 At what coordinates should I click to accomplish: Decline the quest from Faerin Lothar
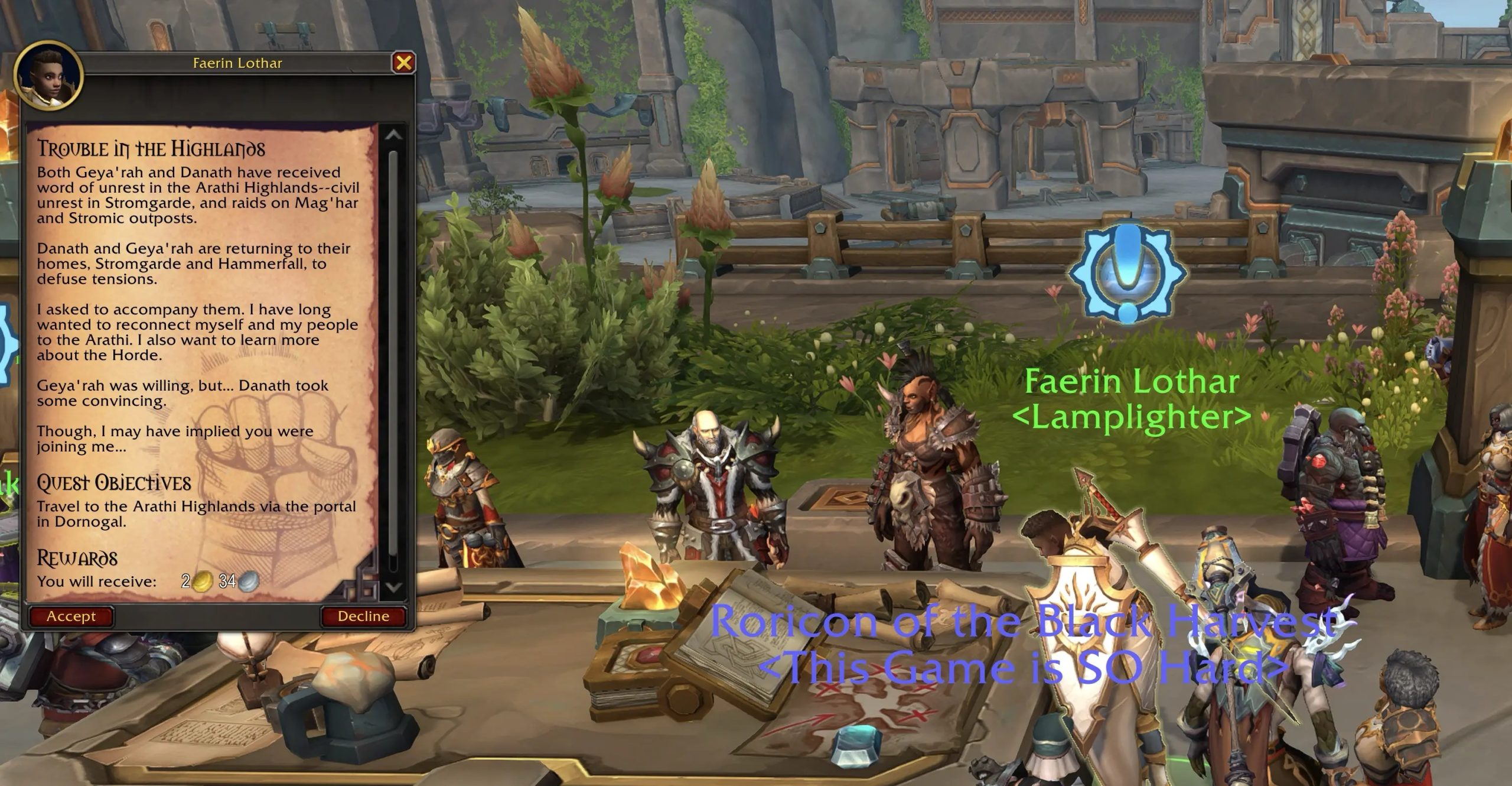pyautogui.click(x=363, y=616)
